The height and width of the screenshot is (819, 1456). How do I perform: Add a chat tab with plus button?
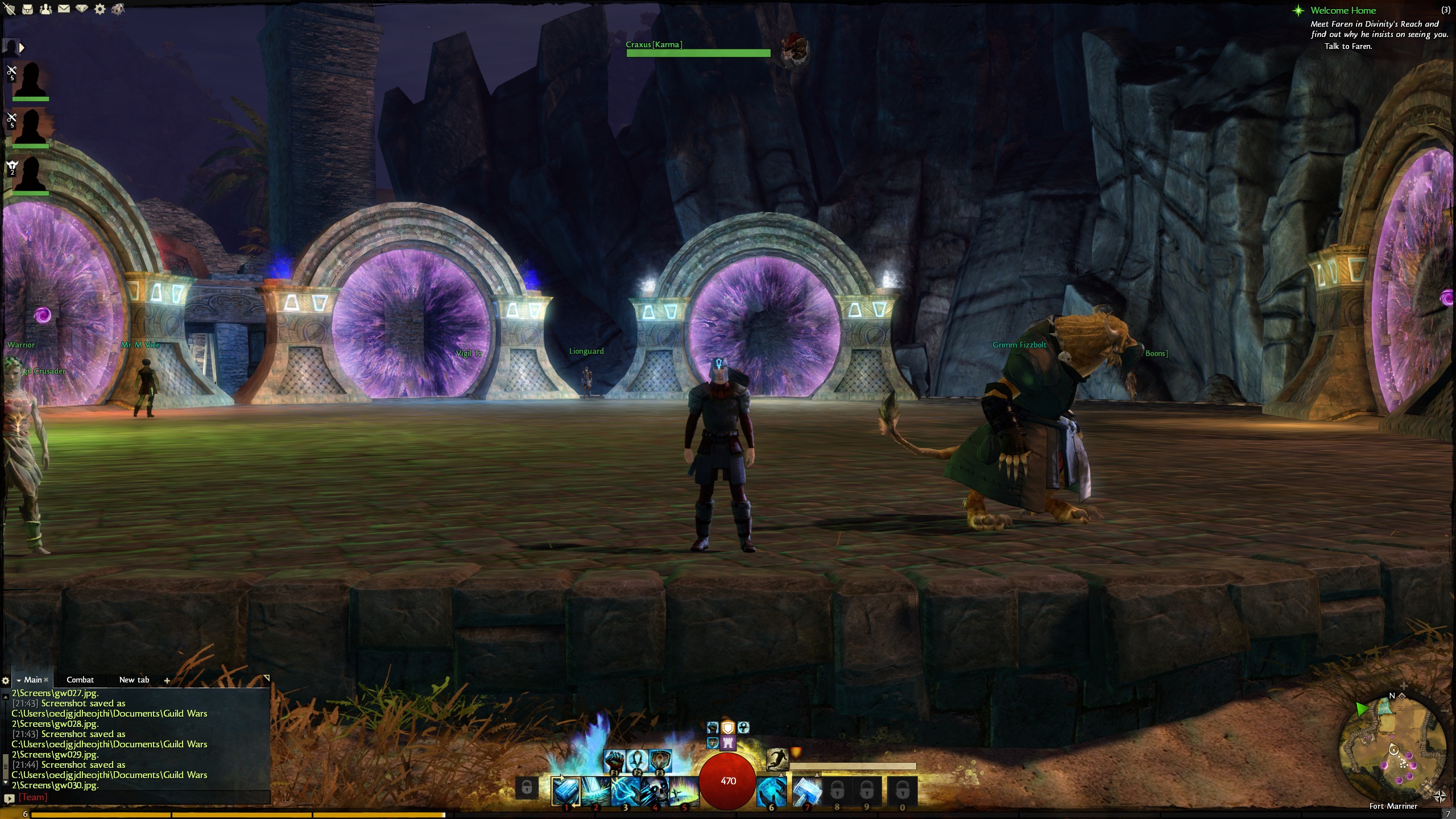coord(167,680)
